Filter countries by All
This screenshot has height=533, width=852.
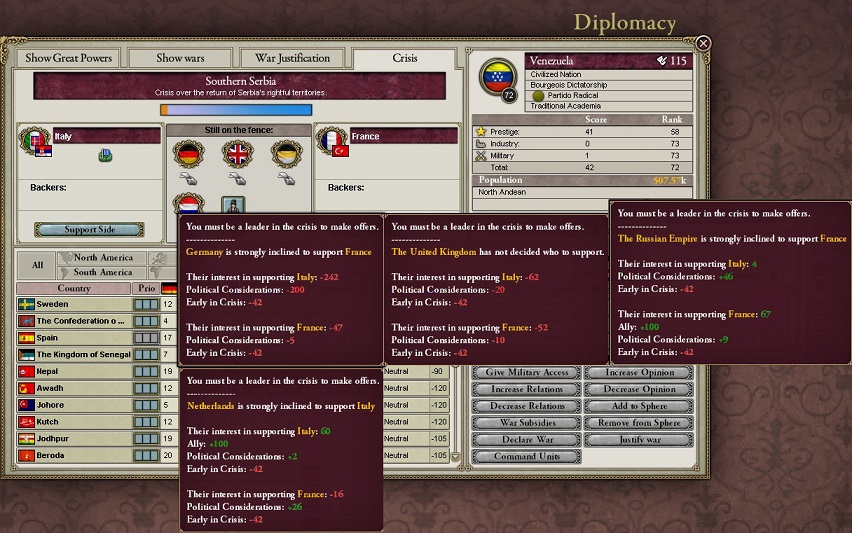tap(38, 265)
